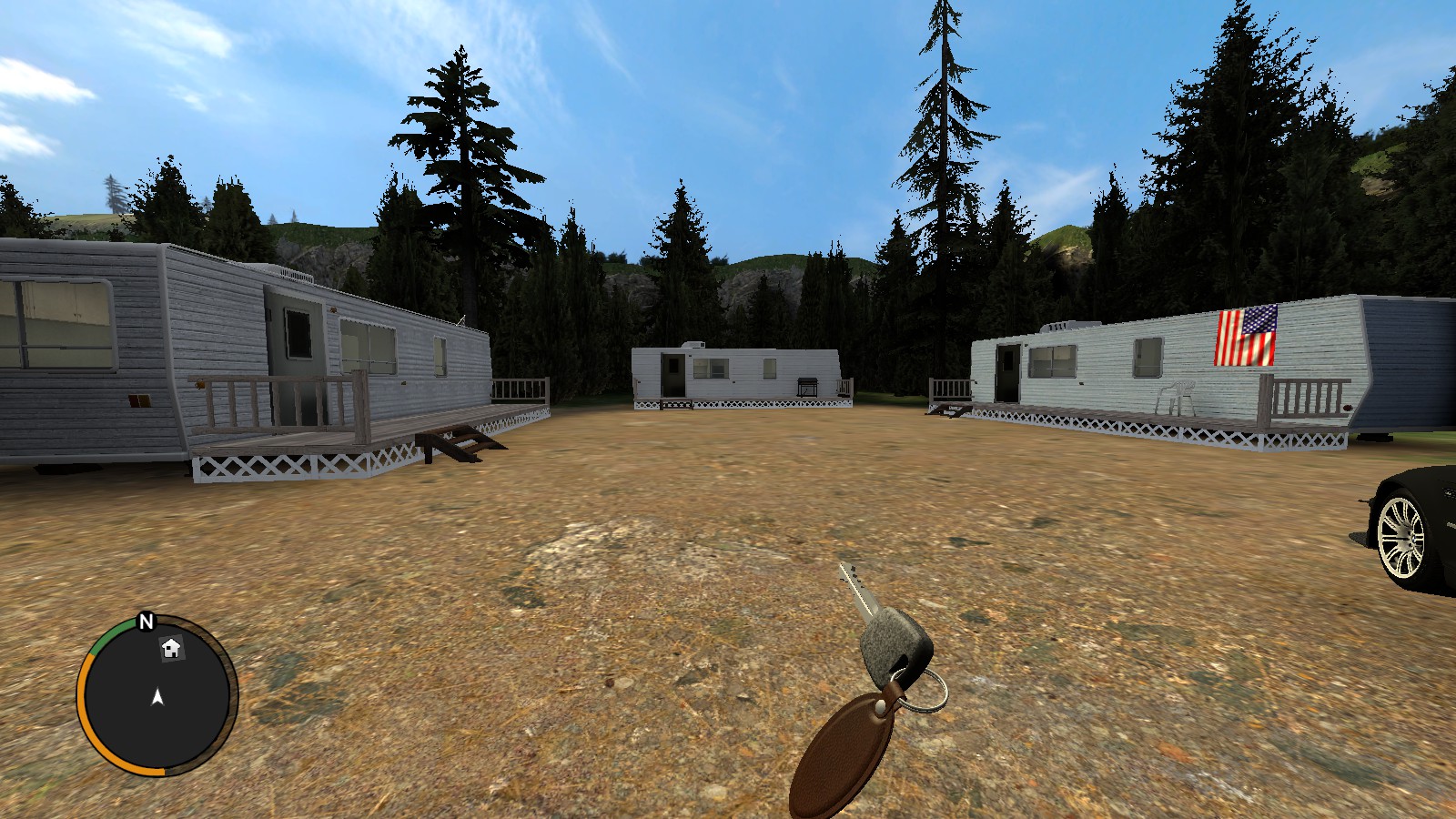This screenshot has width=1456, height=819.
Task: Click the white player arrow inside the minimap
Action: pyautogui.click(x=157, y=699)
